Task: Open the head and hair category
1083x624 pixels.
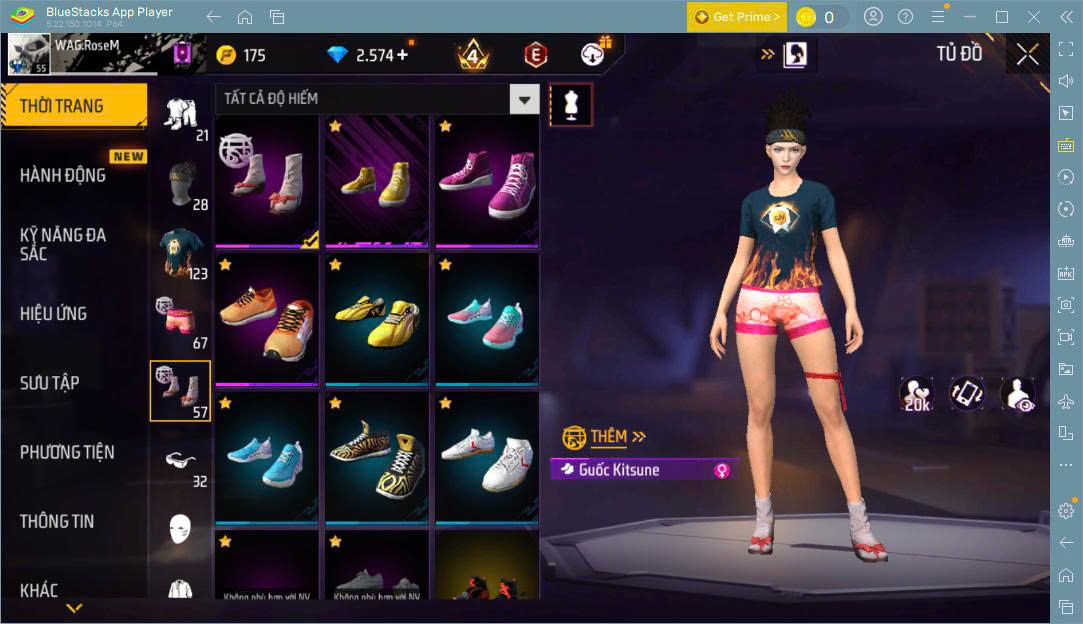Action: (181, 183)
